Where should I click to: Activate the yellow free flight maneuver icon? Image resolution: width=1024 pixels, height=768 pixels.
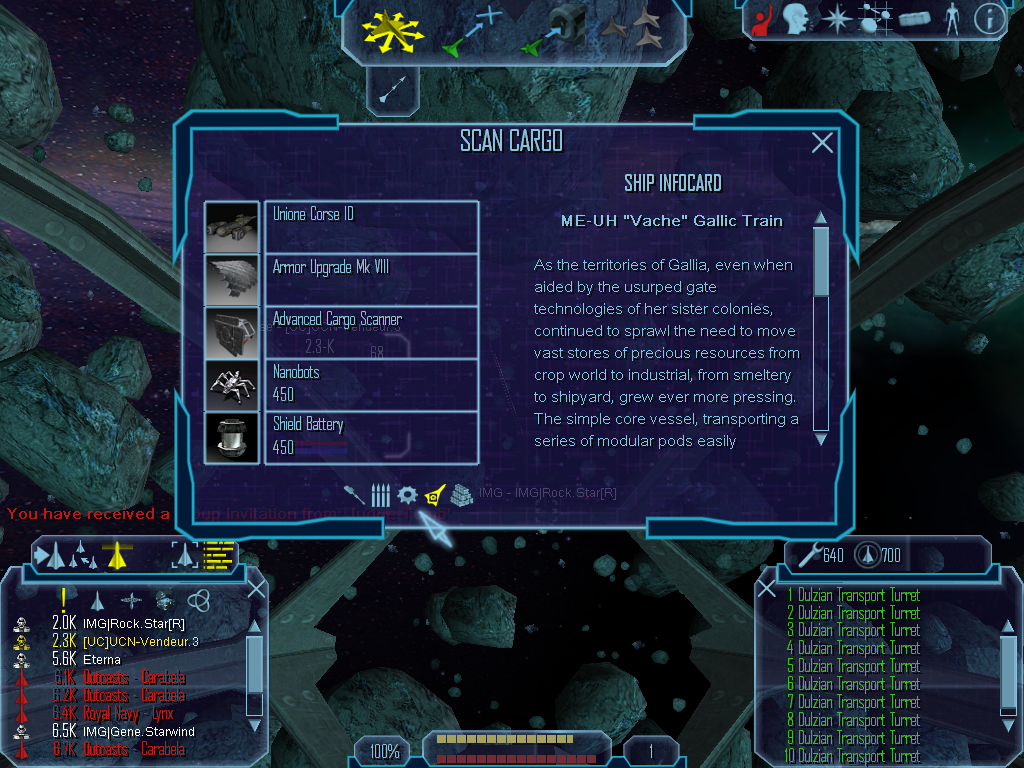(x=395, y=30)
